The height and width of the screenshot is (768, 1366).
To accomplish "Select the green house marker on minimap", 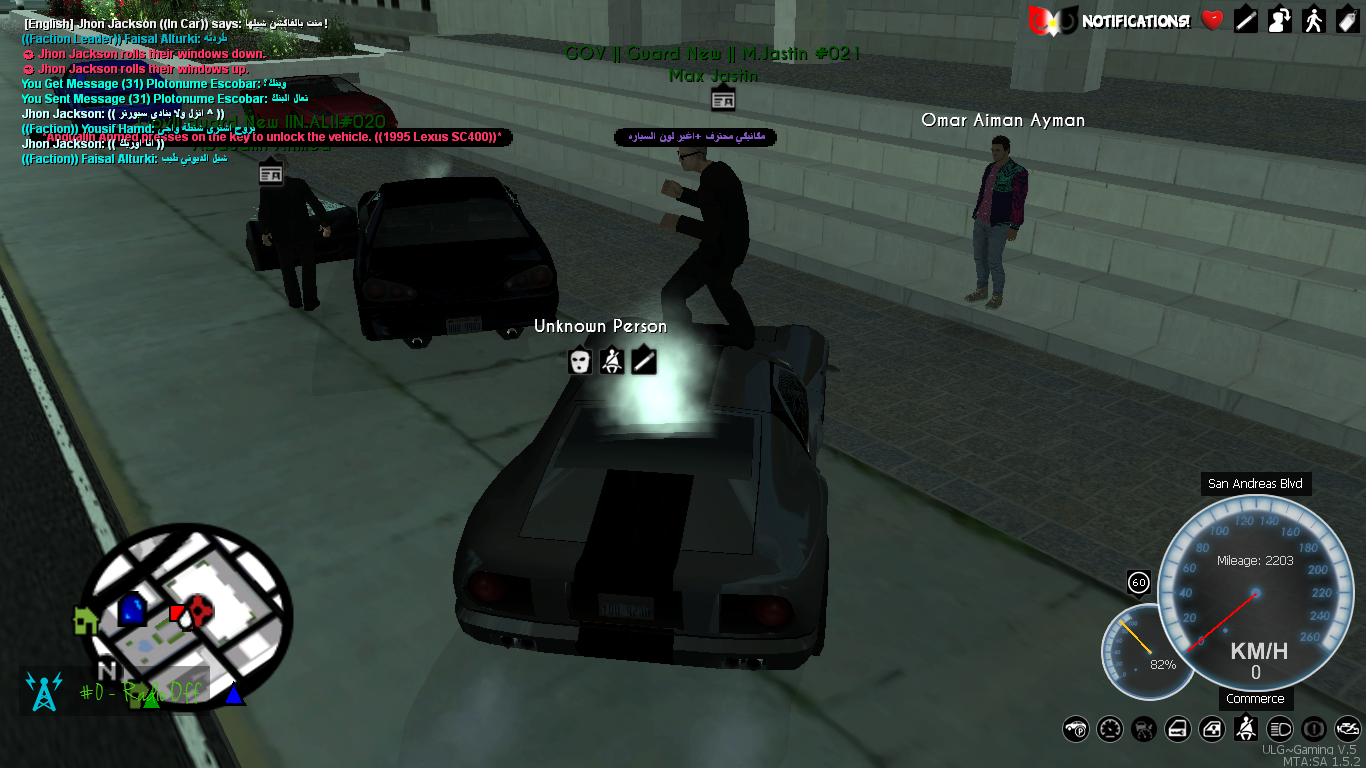I will pyautogui.click(x=86, y=621).
